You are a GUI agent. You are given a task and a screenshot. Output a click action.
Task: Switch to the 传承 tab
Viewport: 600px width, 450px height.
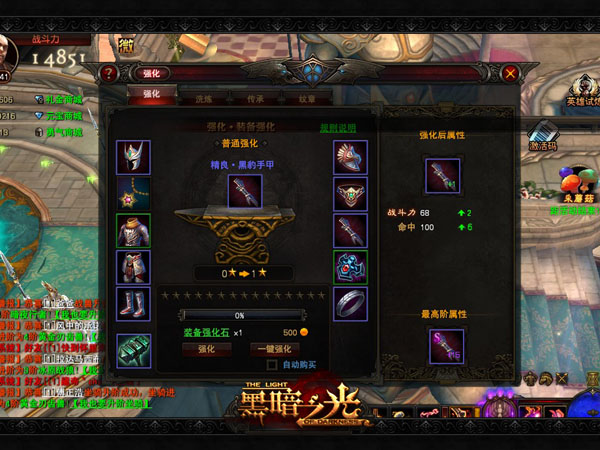[x=255, y=99]
